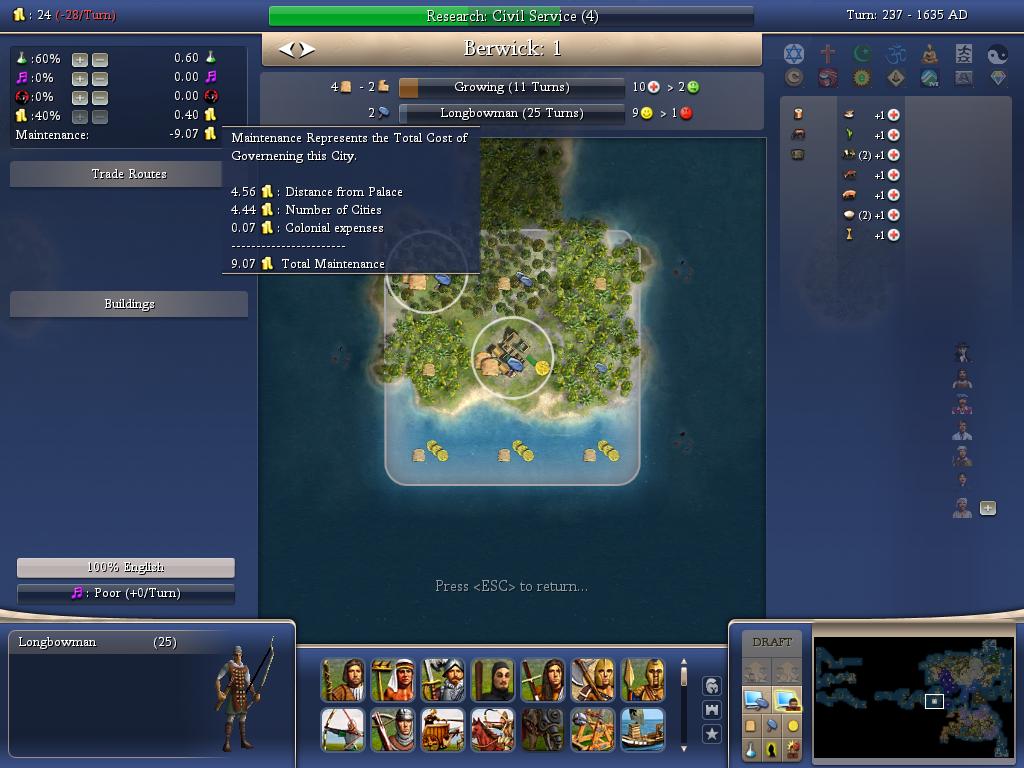
Task: Select the war elephant build icon
Action: 542,730
